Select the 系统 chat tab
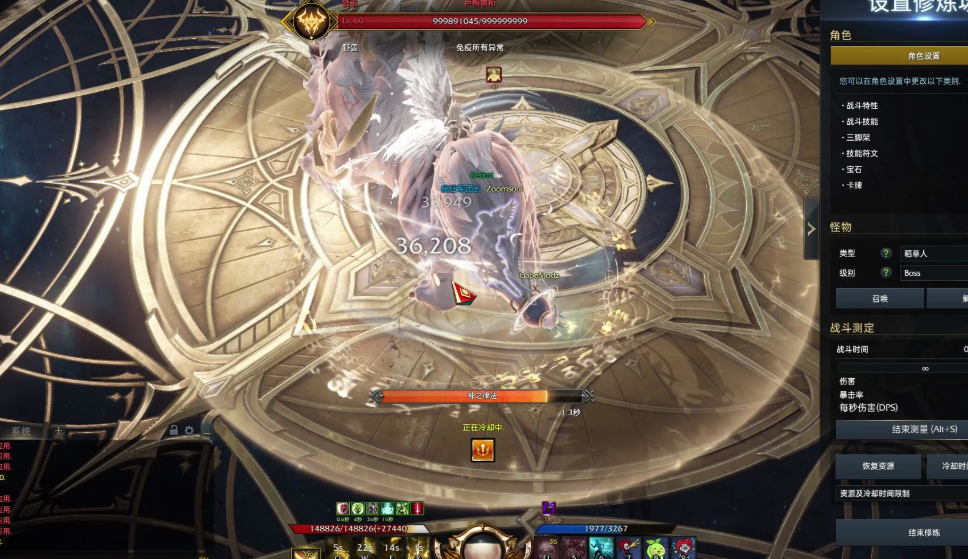Screen dimensions: 968x559 coord(20,431)
